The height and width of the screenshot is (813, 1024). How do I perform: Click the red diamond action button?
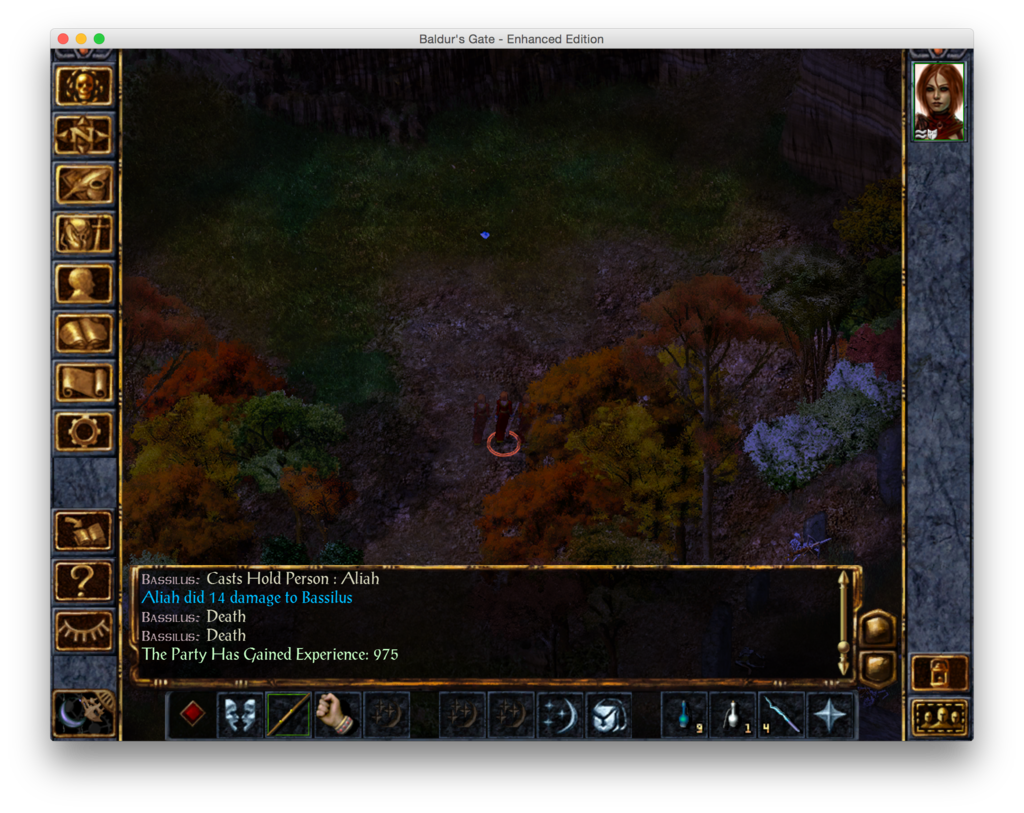[x=192, y=714]
